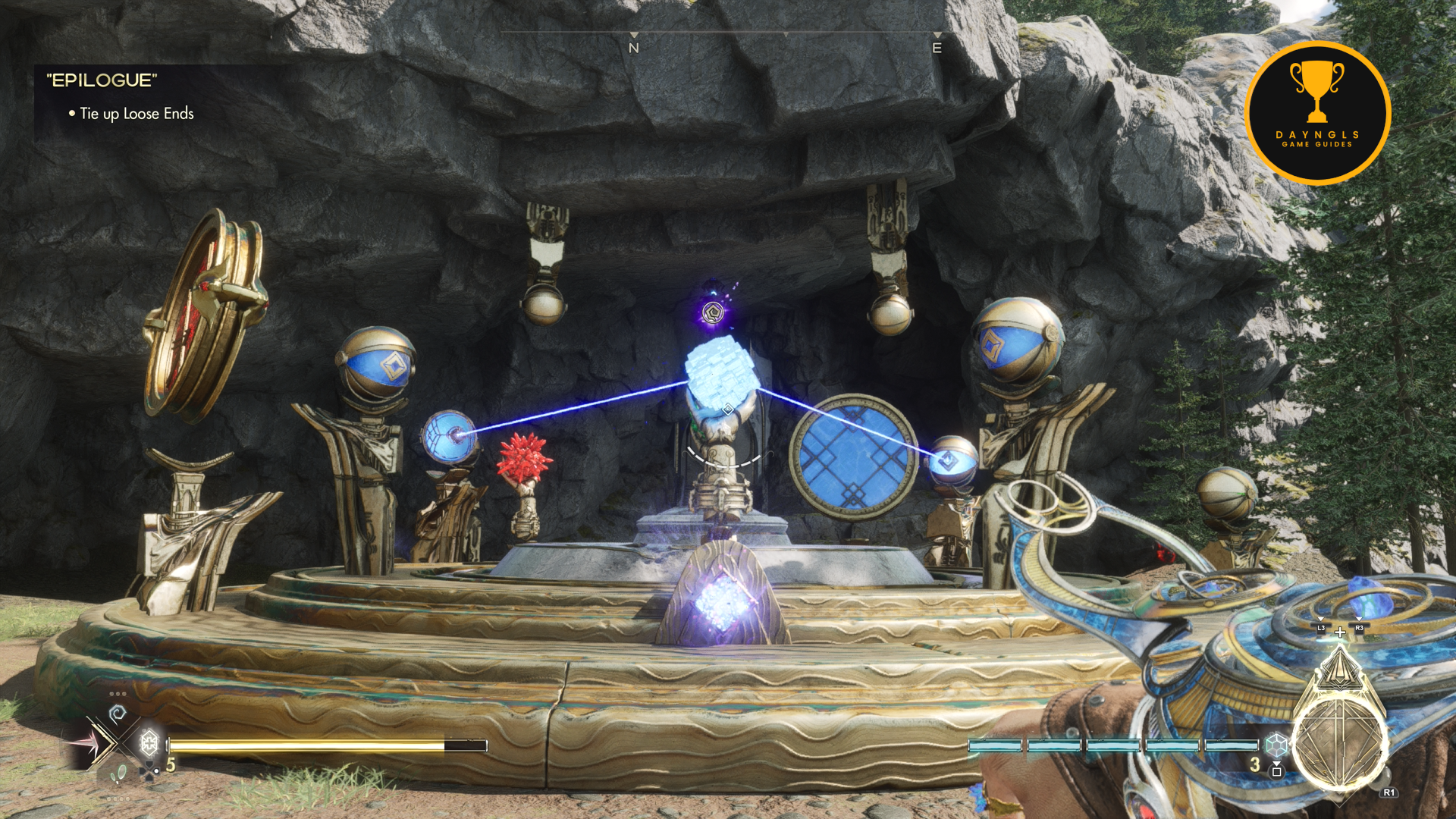The image size is (1456, 819).
Task: Click the compass strip's North marker
Action: click(x=634, y=48)
